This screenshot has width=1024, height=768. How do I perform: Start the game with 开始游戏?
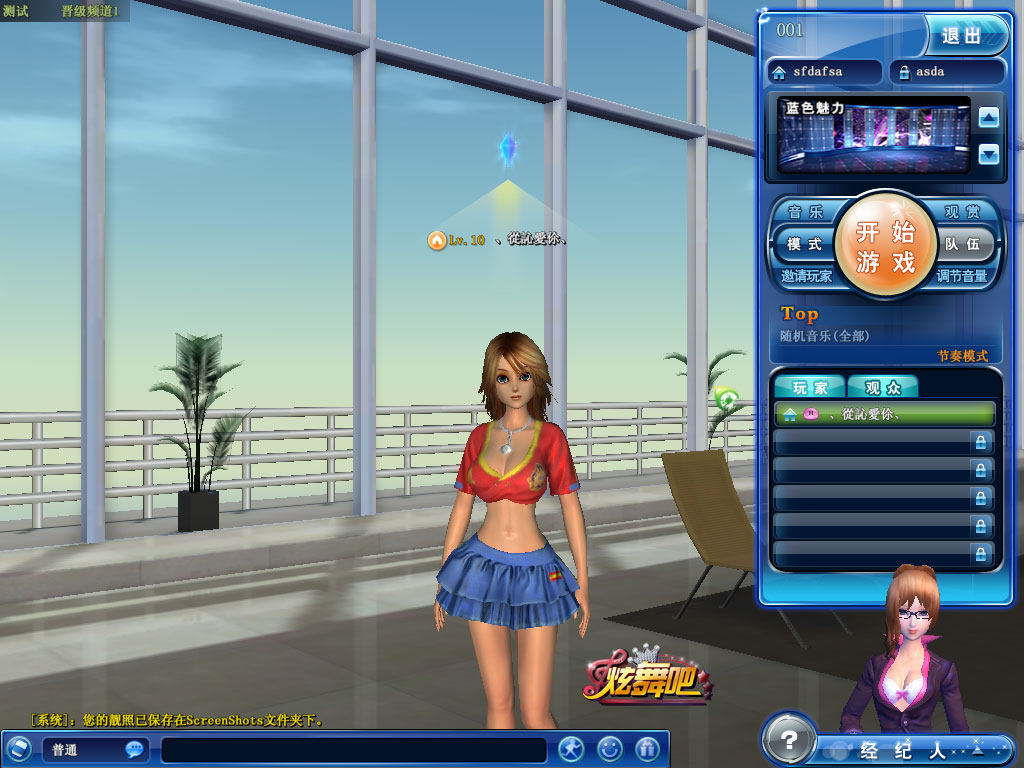[885, 246]
